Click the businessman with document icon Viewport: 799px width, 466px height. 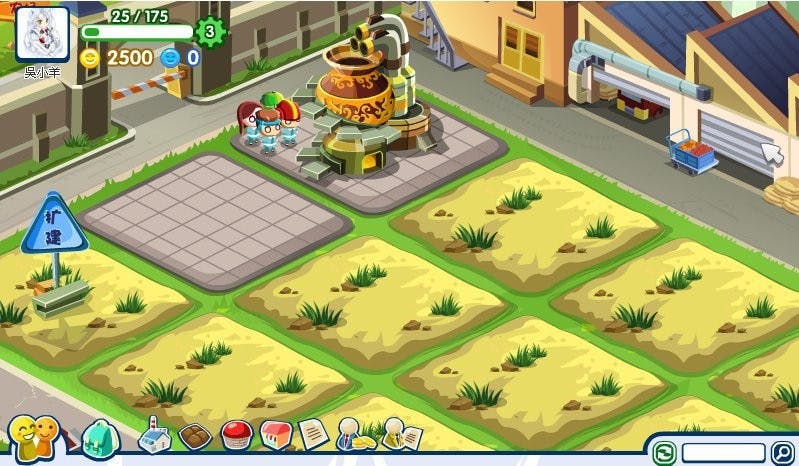click(401, 435)
